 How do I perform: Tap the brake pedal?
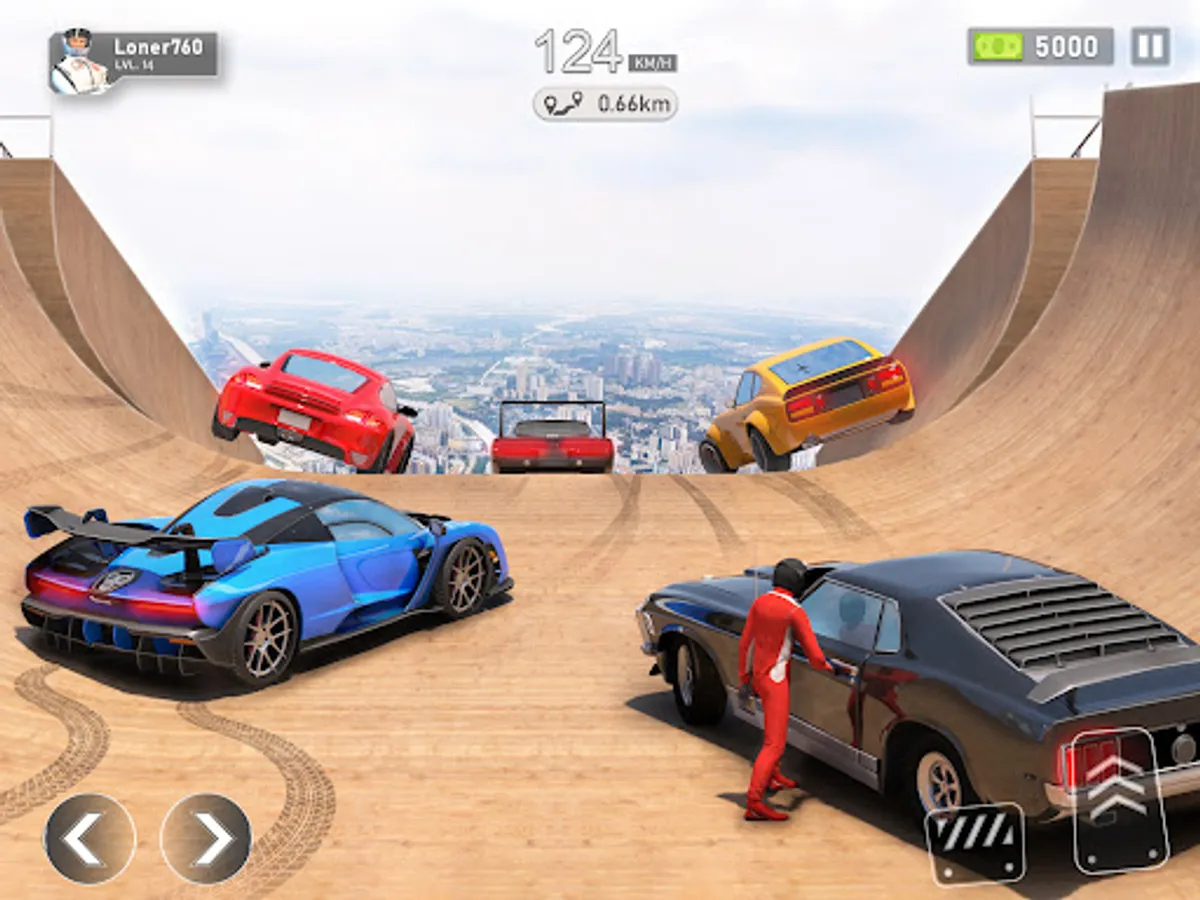(x=974, y=842)
